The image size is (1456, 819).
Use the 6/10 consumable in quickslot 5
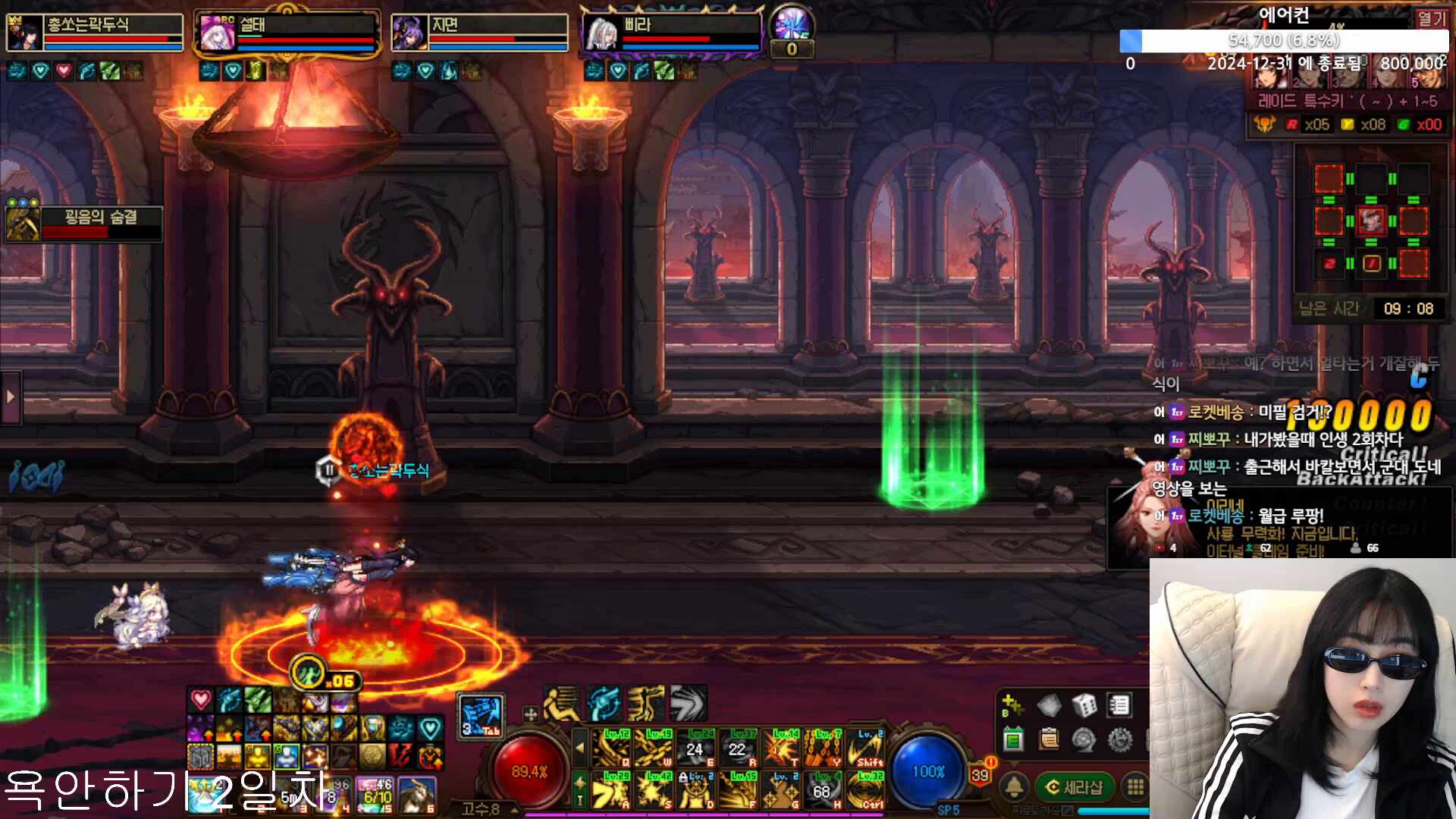click(x=377, y=795)
